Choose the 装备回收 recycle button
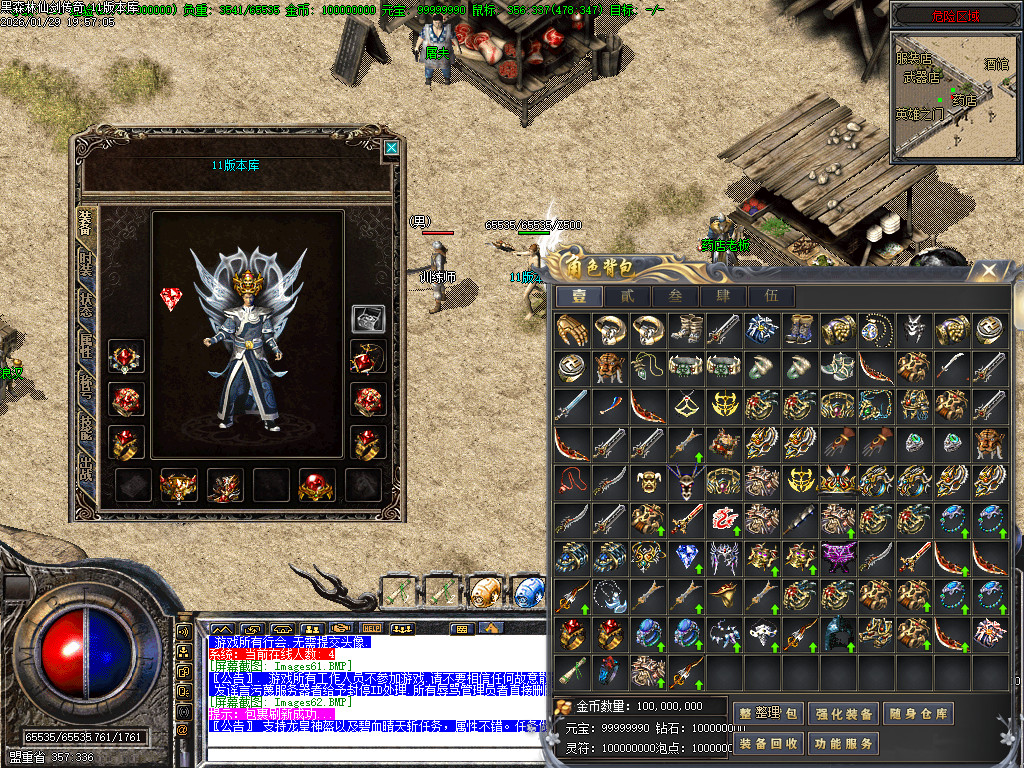The width and height of the screenshot is (1024, 768). (768, 744)
